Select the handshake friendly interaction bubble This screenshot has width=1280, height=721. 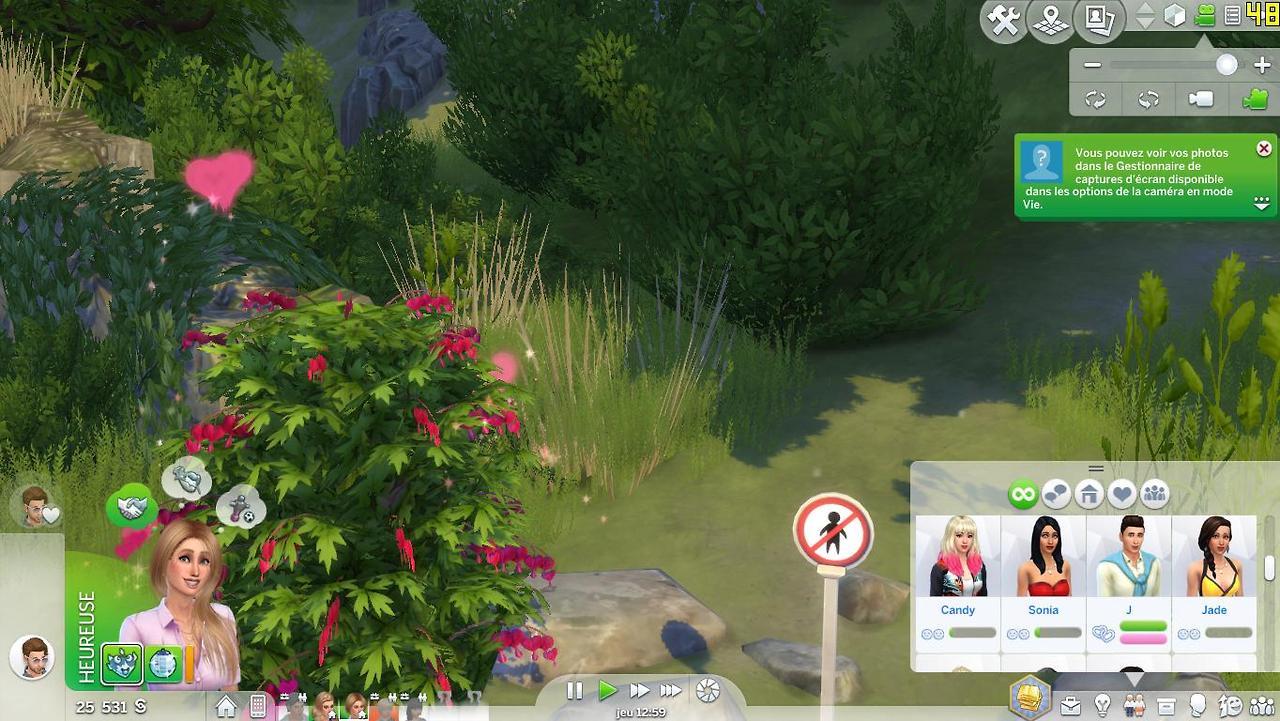(x=130, y=508)
